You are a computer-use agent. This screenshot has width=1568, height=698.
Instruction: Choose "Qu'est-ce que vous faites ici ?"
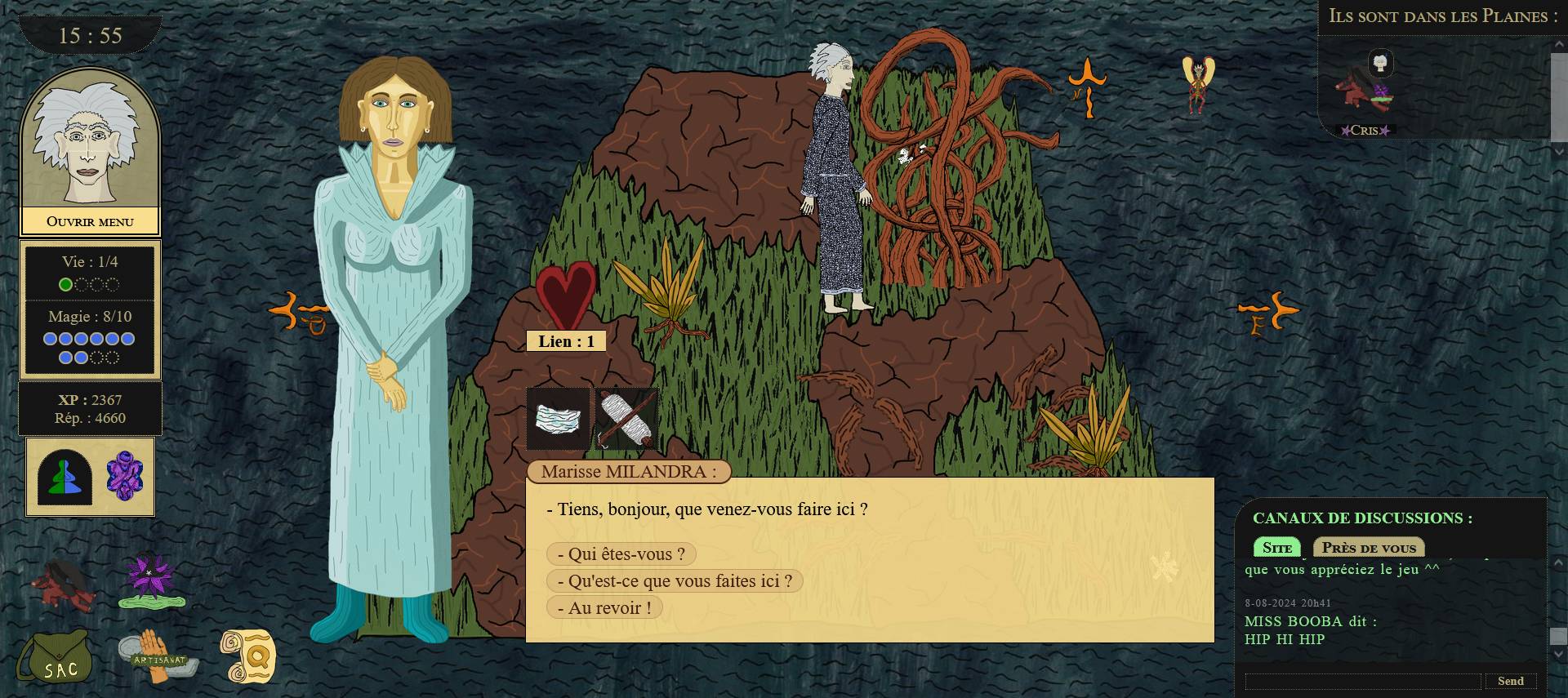pyautogui.click(x=675, y=581)
